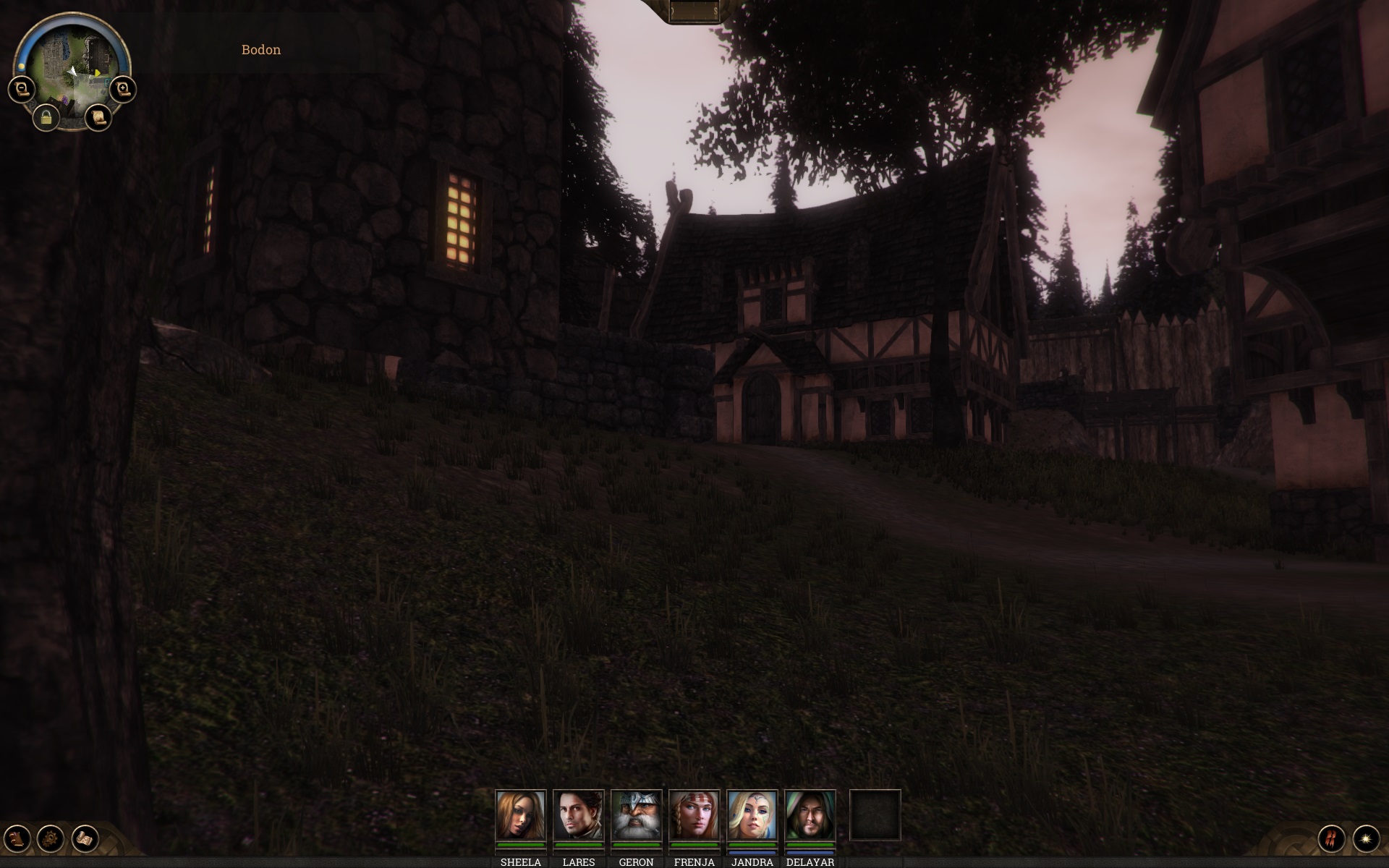Select Lares's portrait
This screenshot has height=868, width=1389.
coord(578,815)
